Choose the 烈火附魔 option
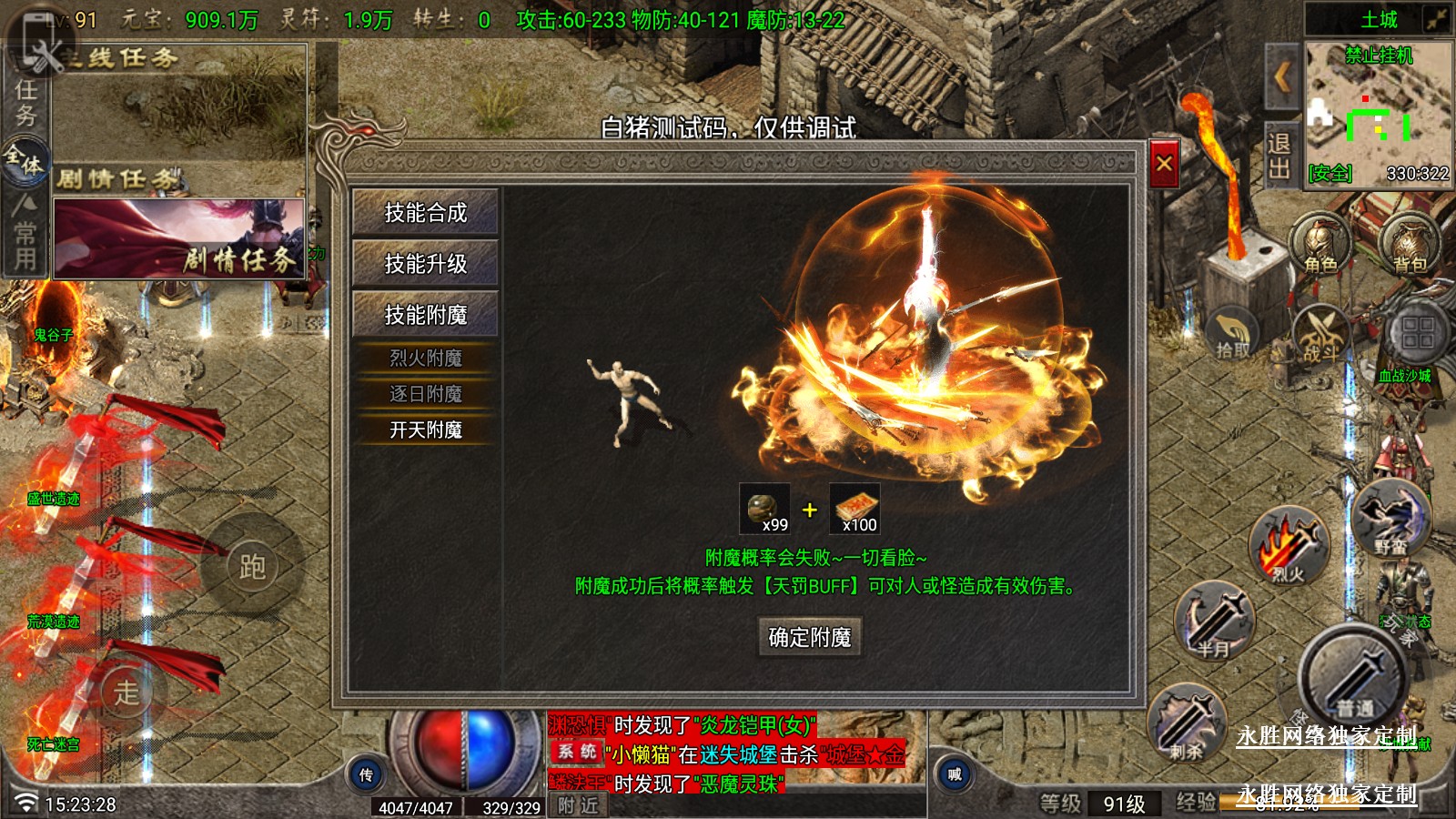 (425, 359)
